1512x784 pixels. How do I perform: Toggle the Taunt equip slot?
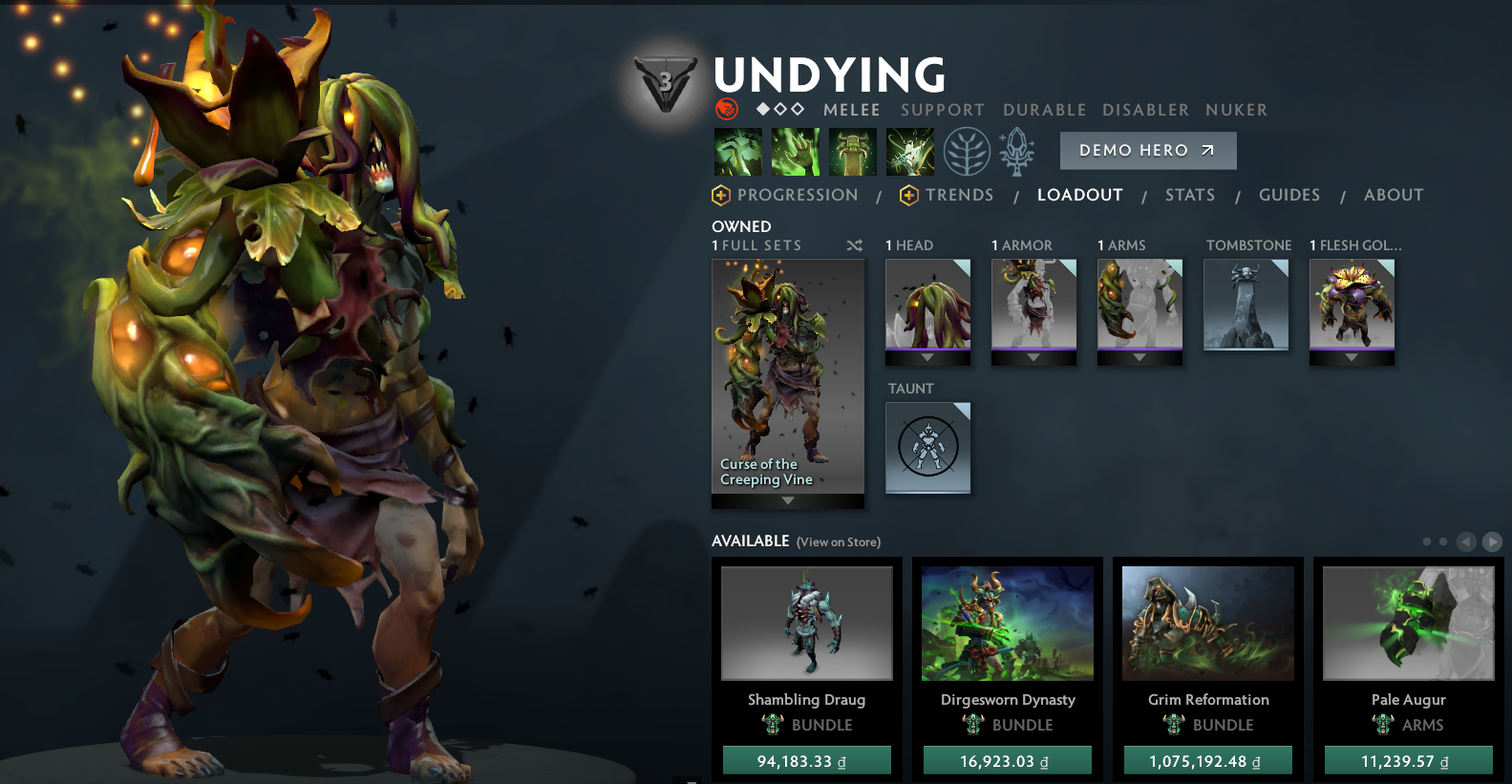click(x=926, y=448)
